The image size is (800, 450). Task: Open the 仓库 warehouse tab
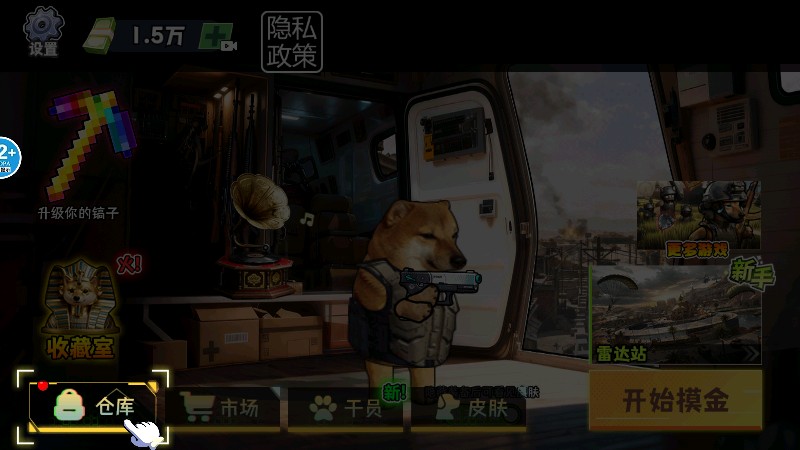[x=96, y=406]
